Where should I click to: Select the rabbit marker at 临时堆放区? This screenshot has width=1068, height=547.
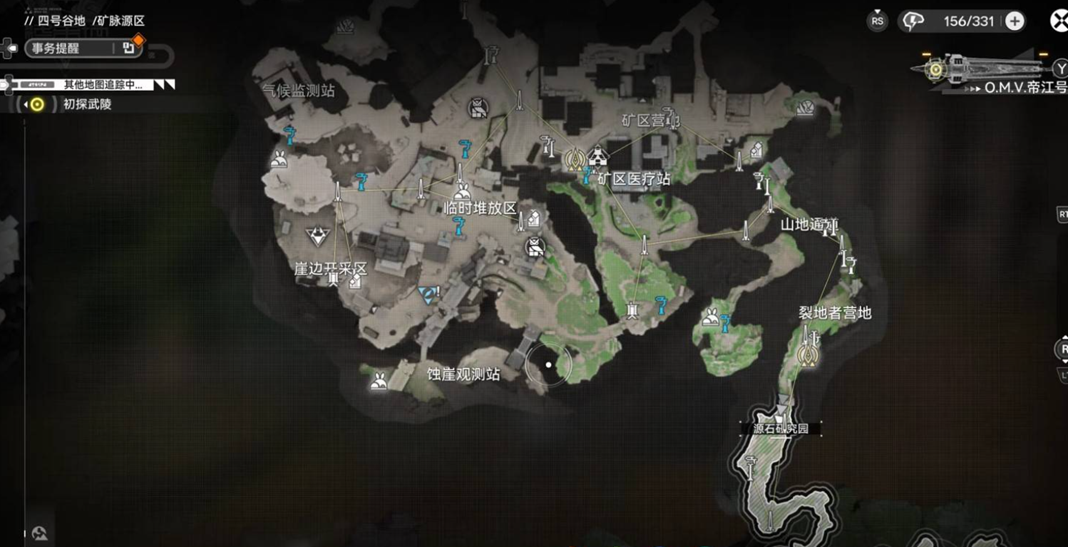[462, 190]
